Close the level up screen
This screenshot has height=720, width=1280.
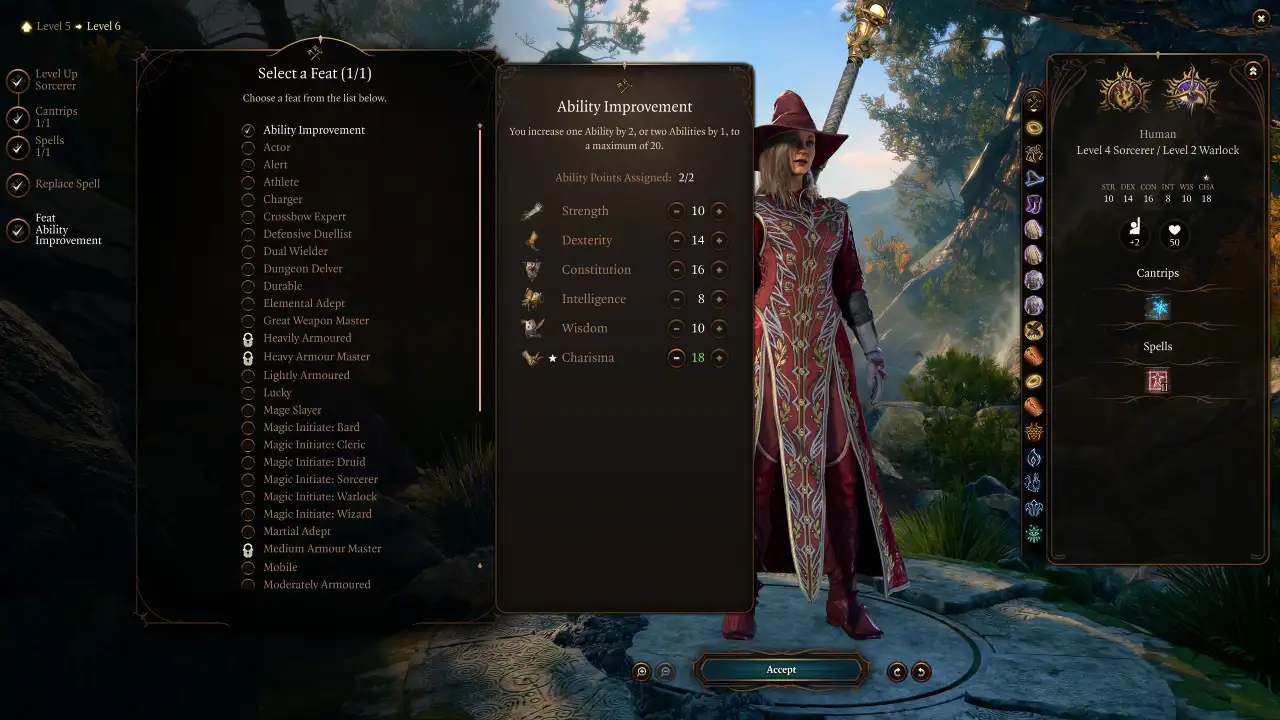tap(1260, 18)
